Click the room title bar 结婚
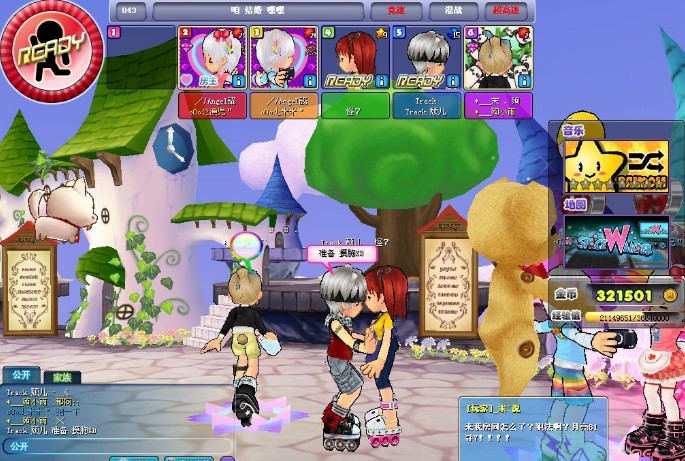Screen dimensions: 685x461 click(252, 11)
